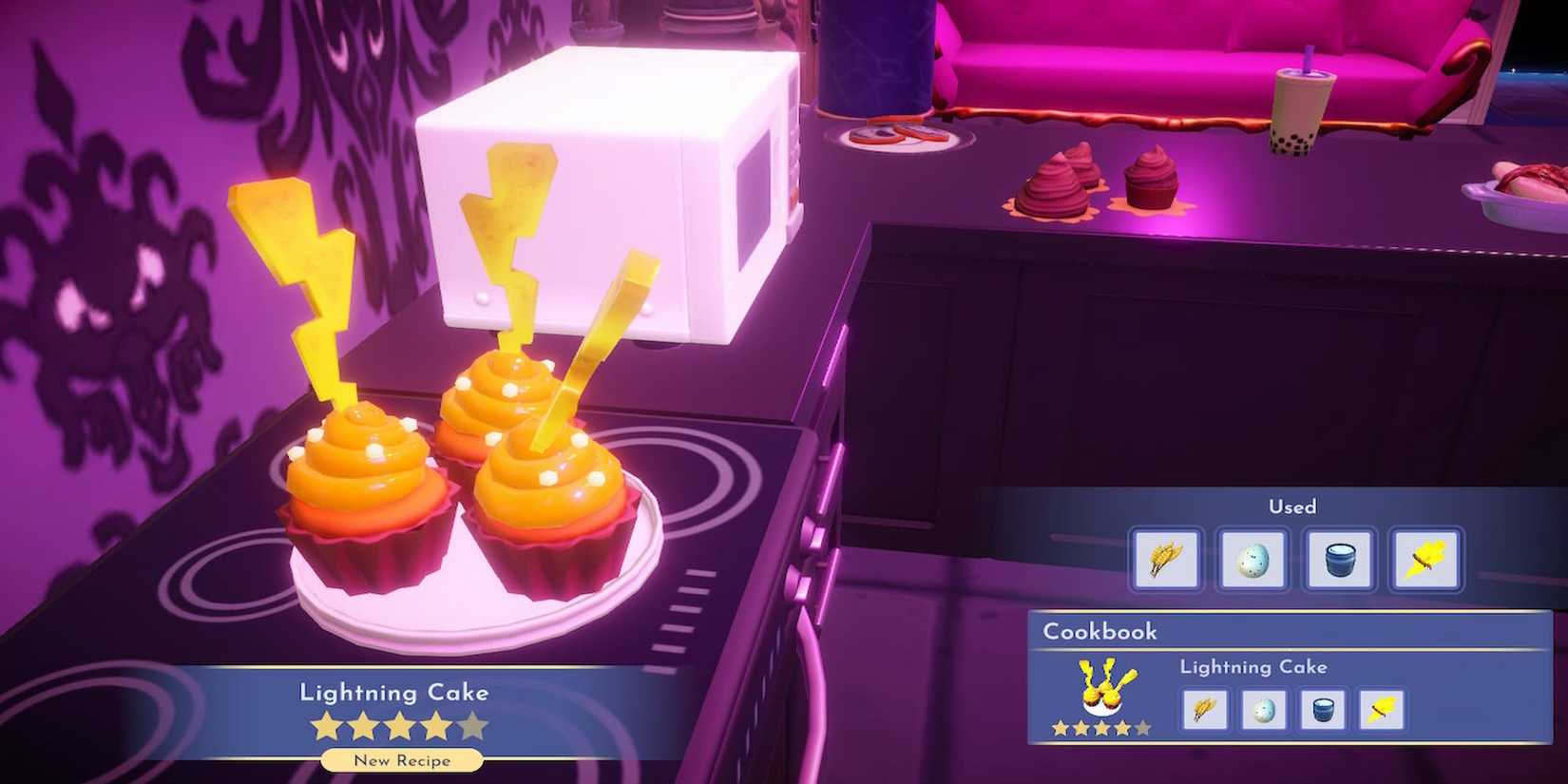The image size is (1568, 784).
Task: Click the egg ingredient beside Lightning Cake
Action: point(1263,710)
